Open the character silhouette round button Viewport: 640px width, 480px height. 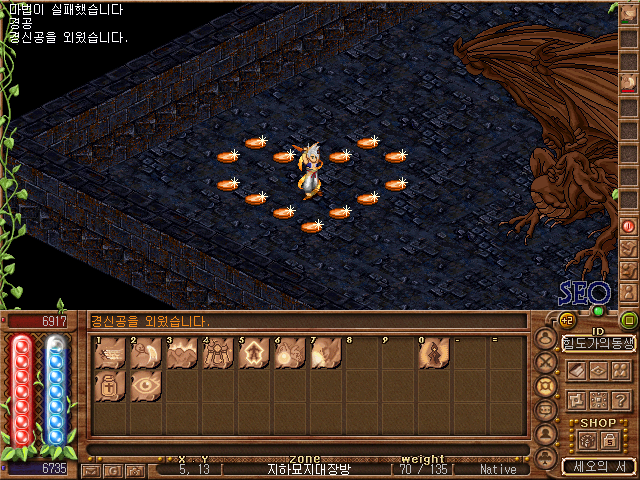(x=545, y=338)
